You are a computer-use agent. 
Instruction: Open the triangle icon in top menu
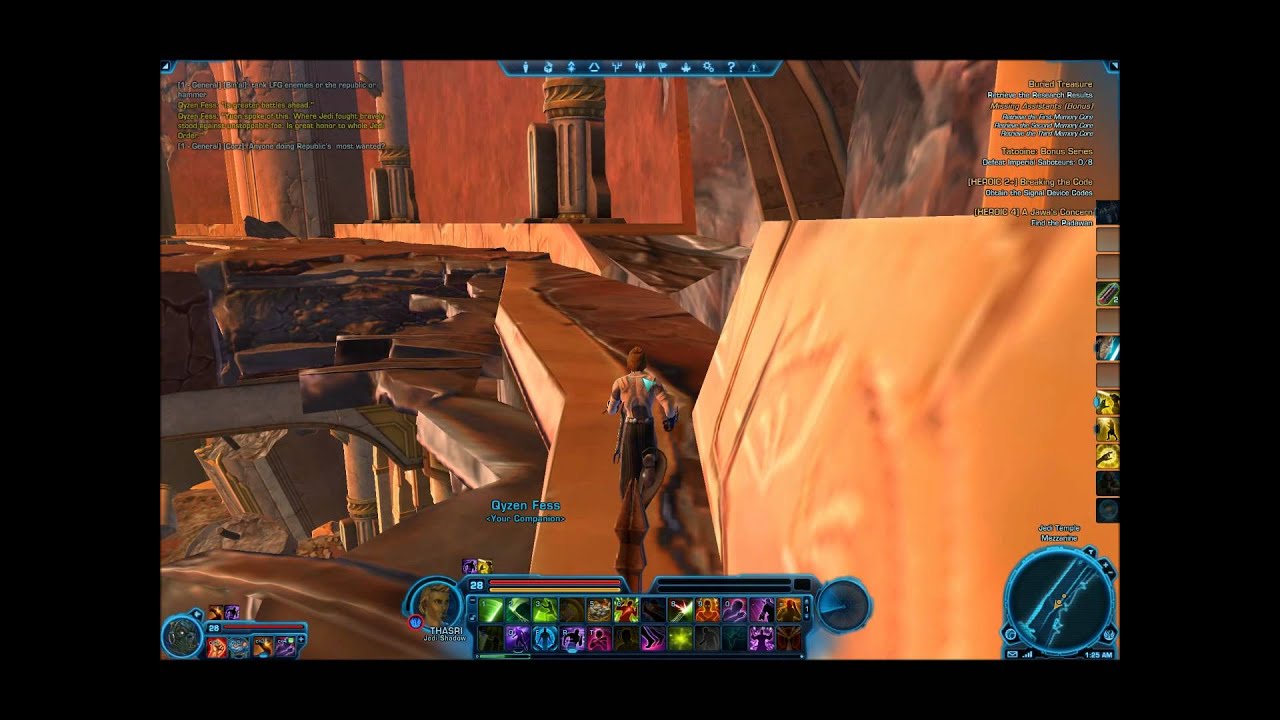pos(594,68)
